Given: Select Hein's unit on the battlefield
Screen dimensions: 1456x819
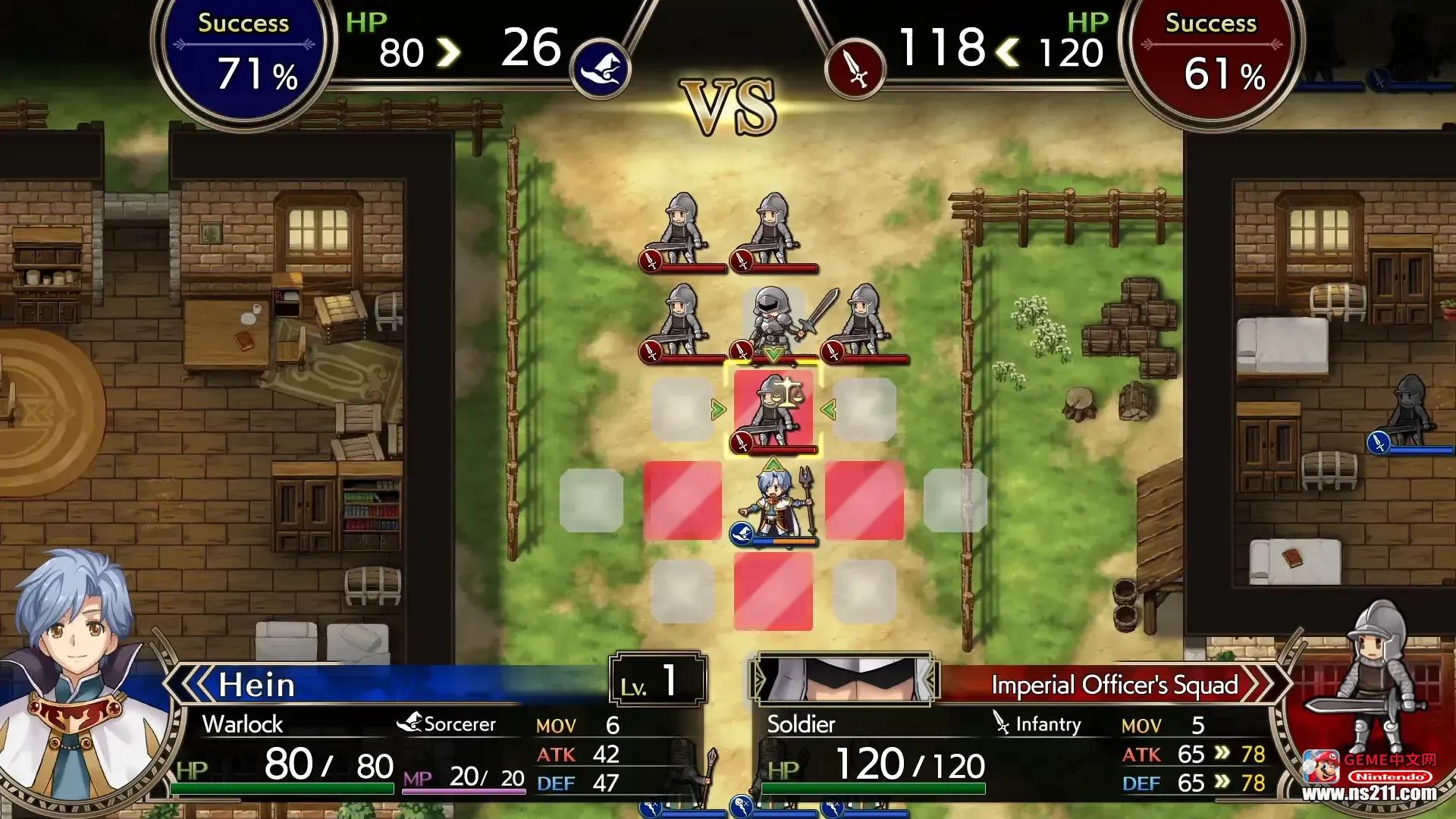Looking at the screenshot, I should pyautogui.click(x=775, y=501).
